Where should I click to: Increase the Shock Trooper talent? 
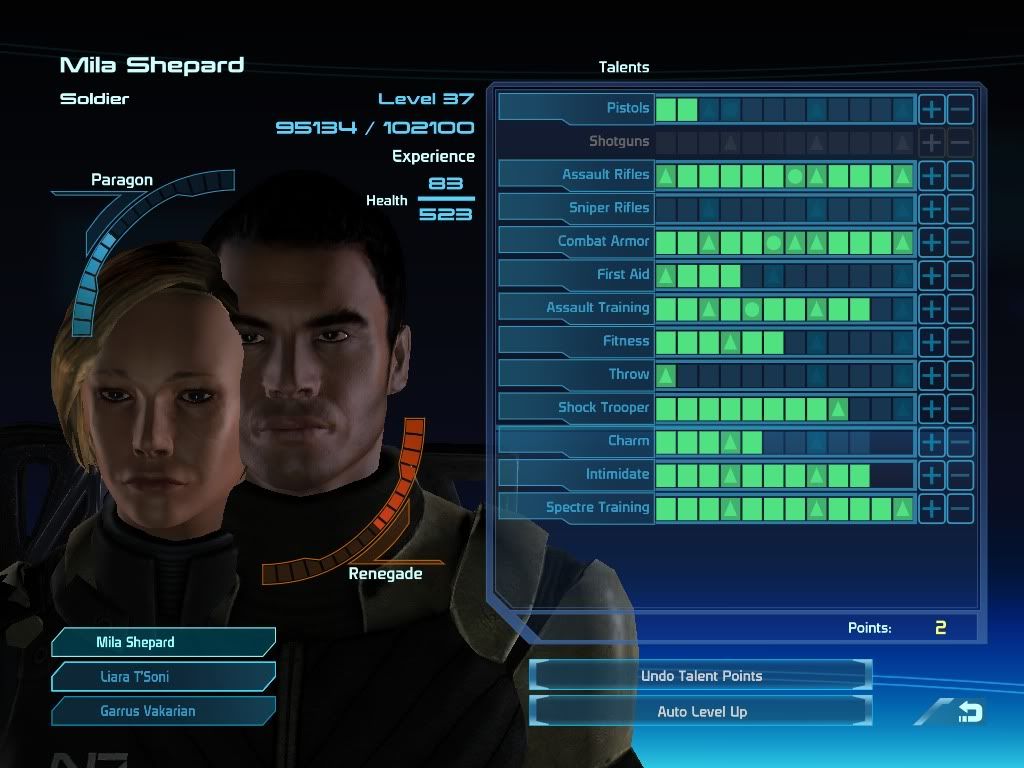(931, 408)
